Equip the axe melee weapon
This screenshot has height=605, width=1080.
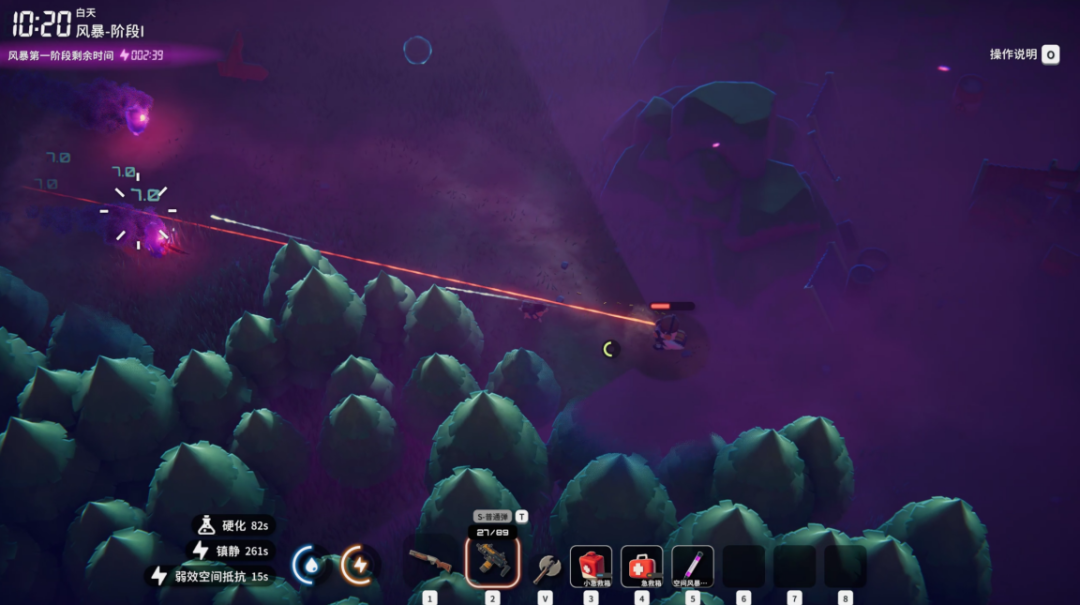click(x=545, y=567)
